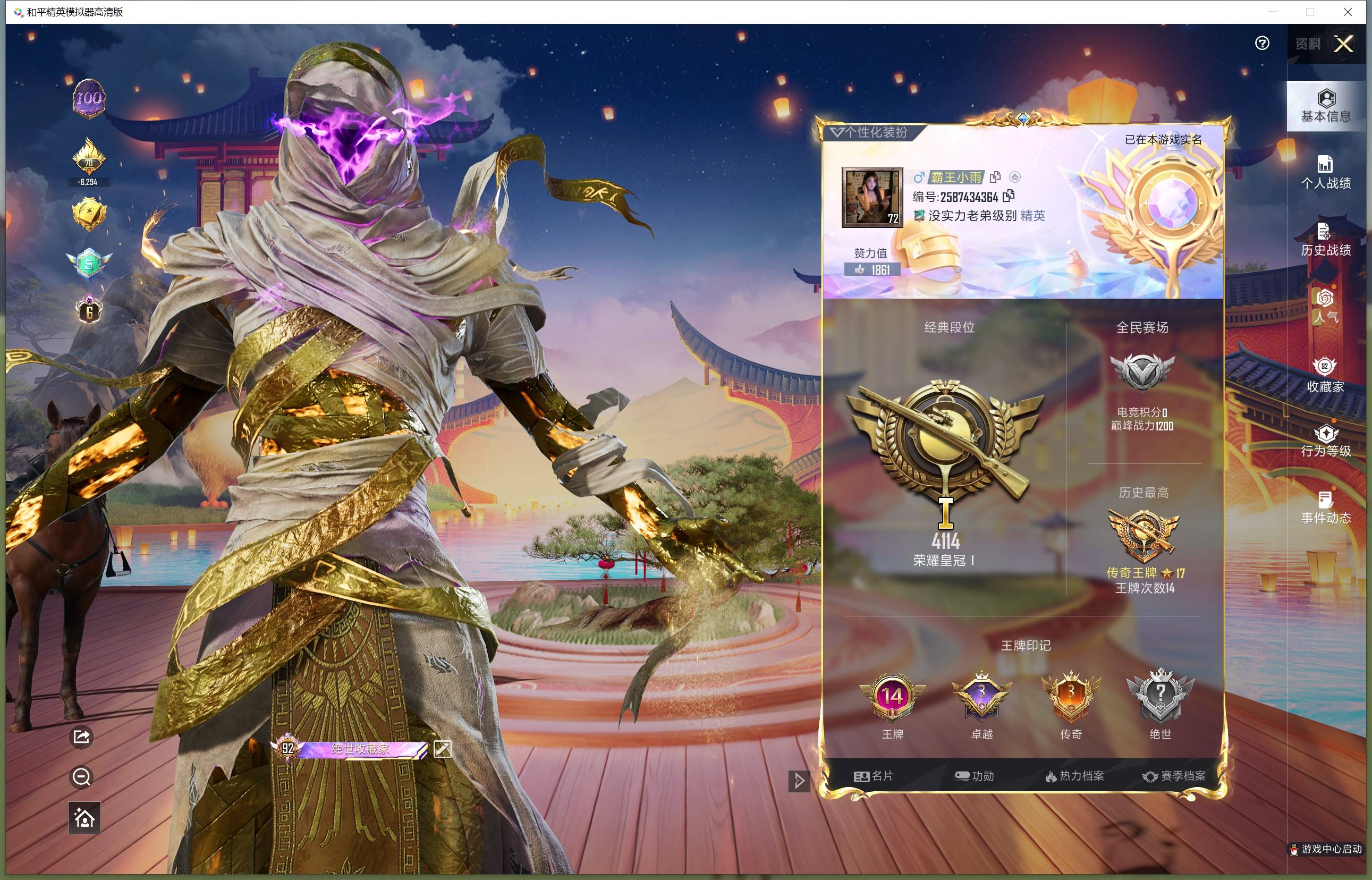
Task: Click the player avatar portrait
Action: (872, 197)
